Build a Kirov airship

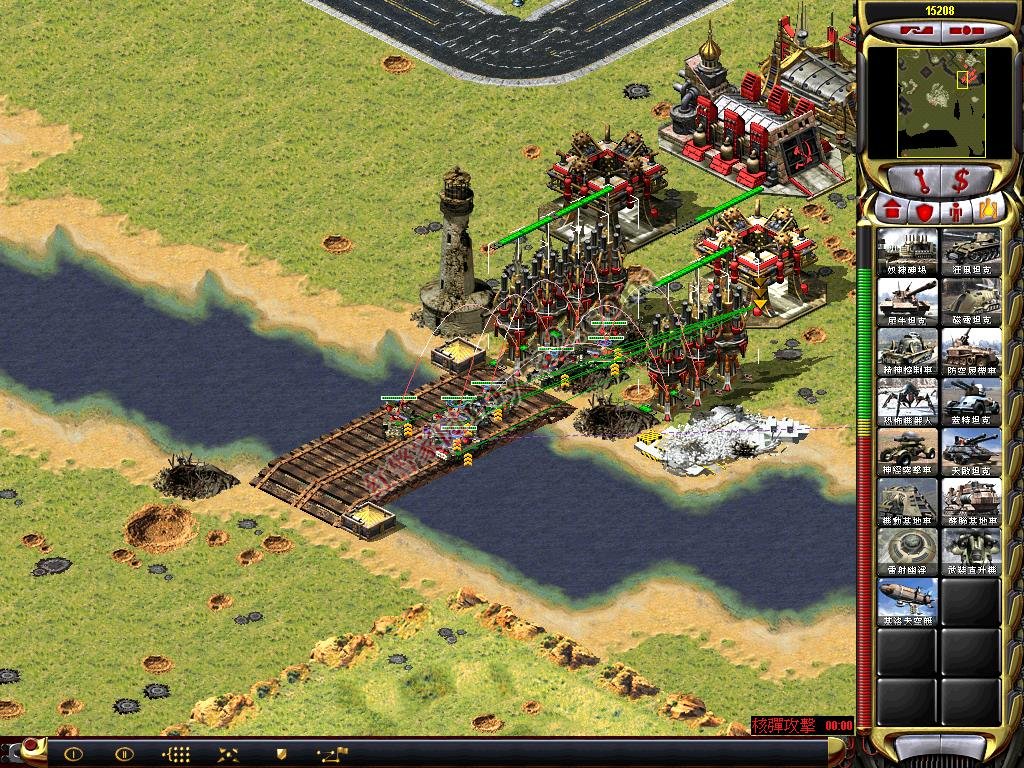[x=907, y=601]
